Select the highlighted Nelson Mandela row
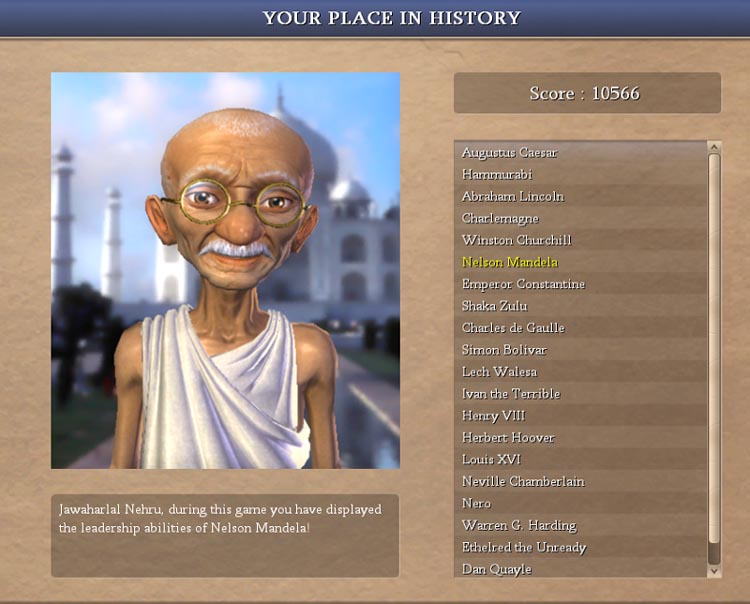The height and width of the screenshot is (604, 750). [510, 262]
